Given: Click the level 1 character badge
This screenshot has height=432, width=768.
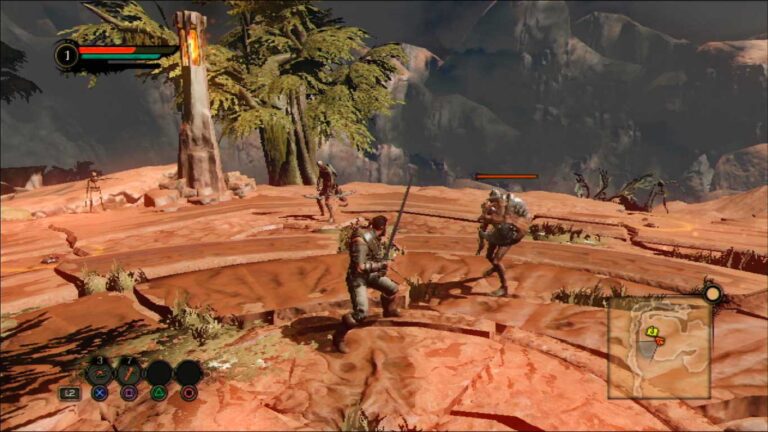Looking at the screenshot, I should (x=67, y=55).
